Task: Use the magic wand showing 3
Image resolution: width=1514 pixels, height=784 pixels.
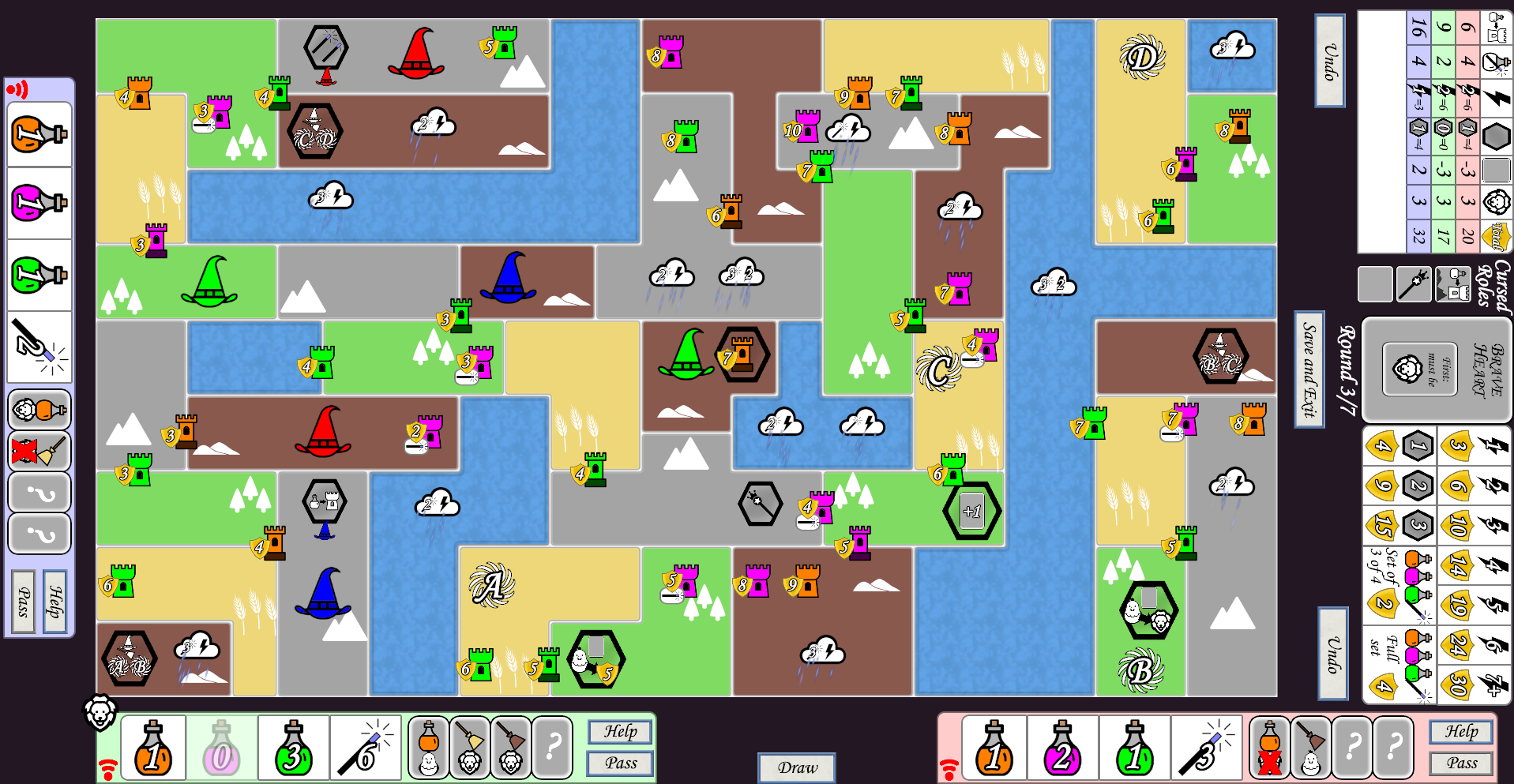Action: (x=1206, y=748)
